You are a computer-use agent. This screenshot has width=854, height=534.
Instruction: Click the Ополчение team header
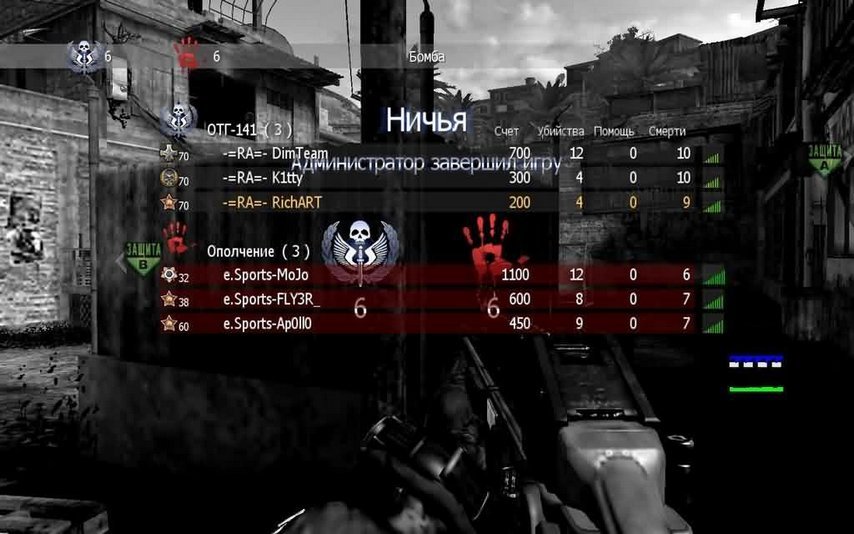point(258,251)
